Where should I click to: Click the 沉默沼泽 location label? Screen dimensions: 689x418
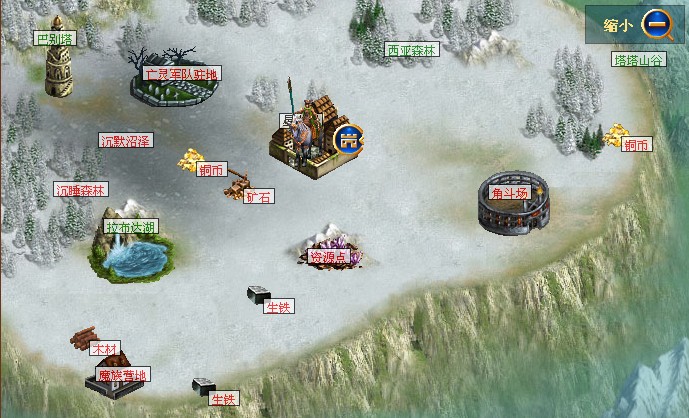tap(125, 141)
